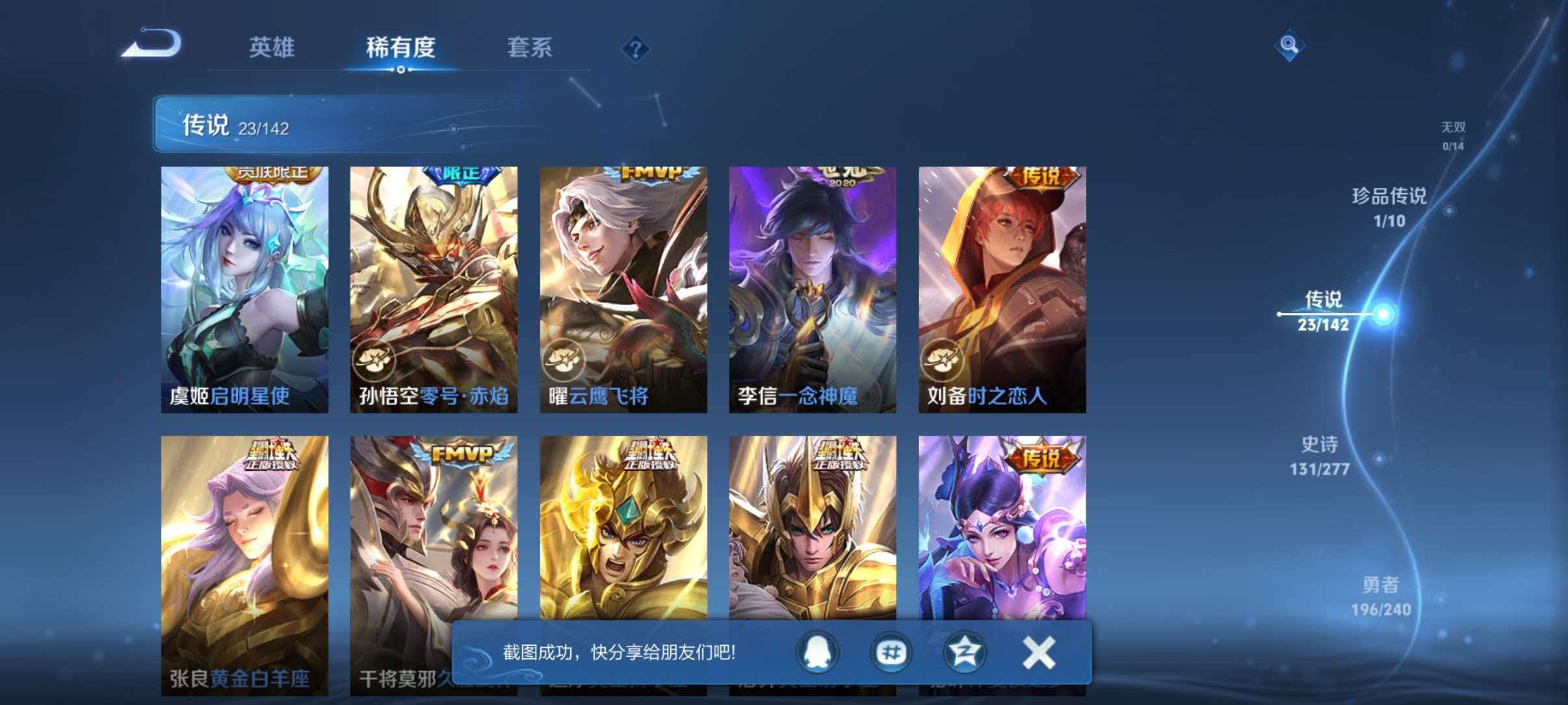Select the 稀有度 tab
The width and height of the screenshot is (1568, 705).
(x=401, y=47)
